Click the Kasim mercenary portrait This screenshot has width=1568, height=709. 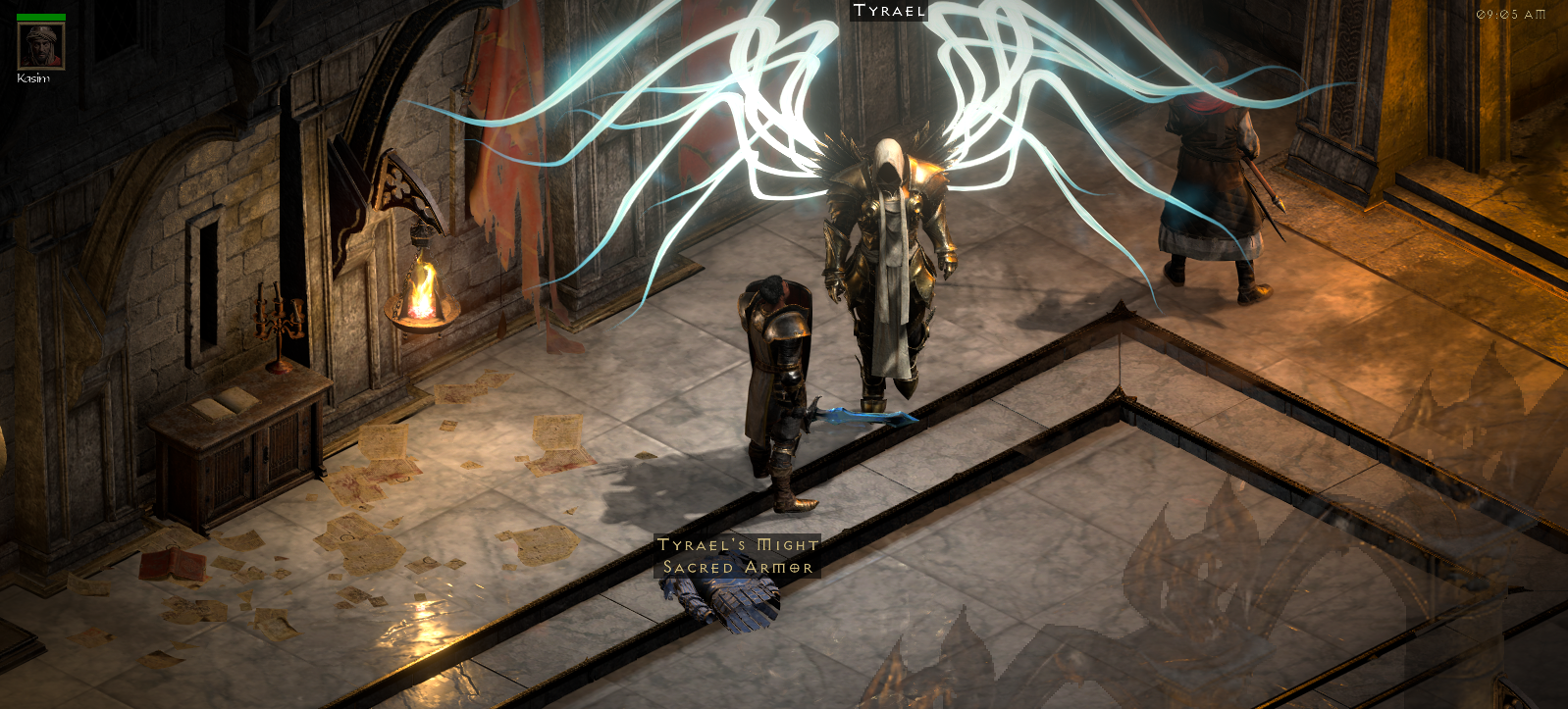tap(40, 45)
